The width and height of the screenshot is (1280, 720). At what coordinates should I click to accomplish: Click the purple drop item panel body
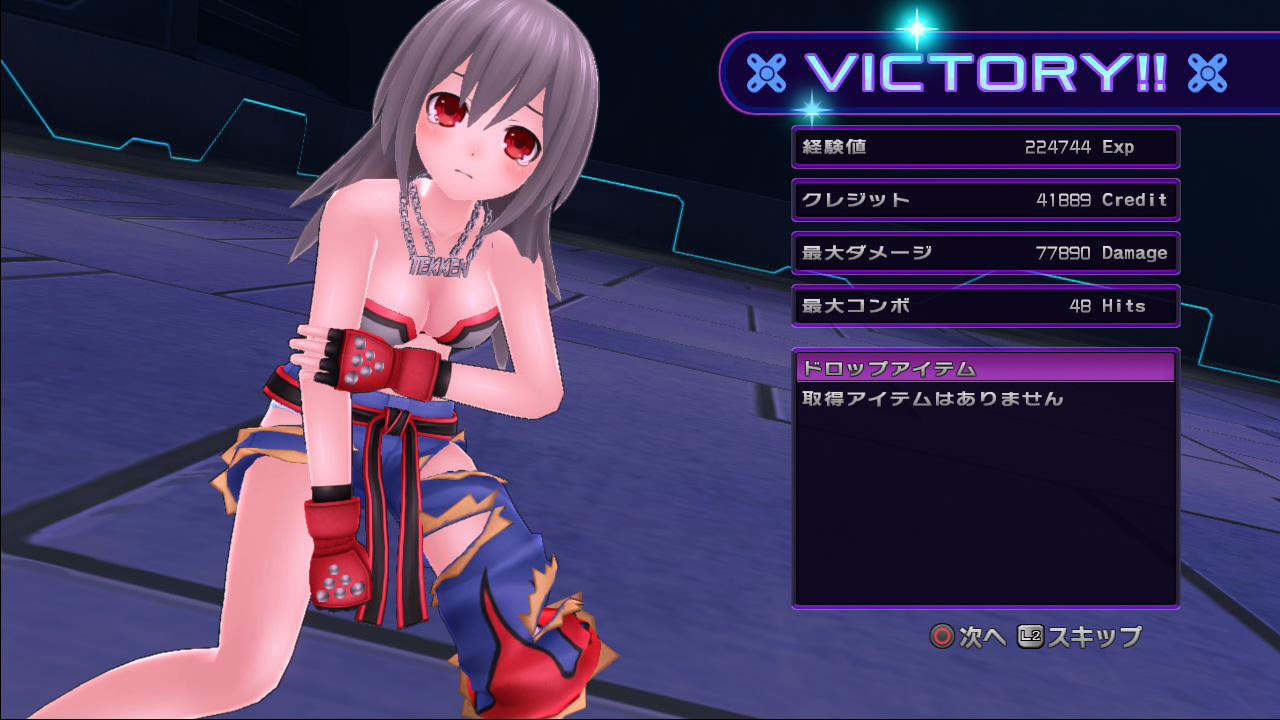985,500
